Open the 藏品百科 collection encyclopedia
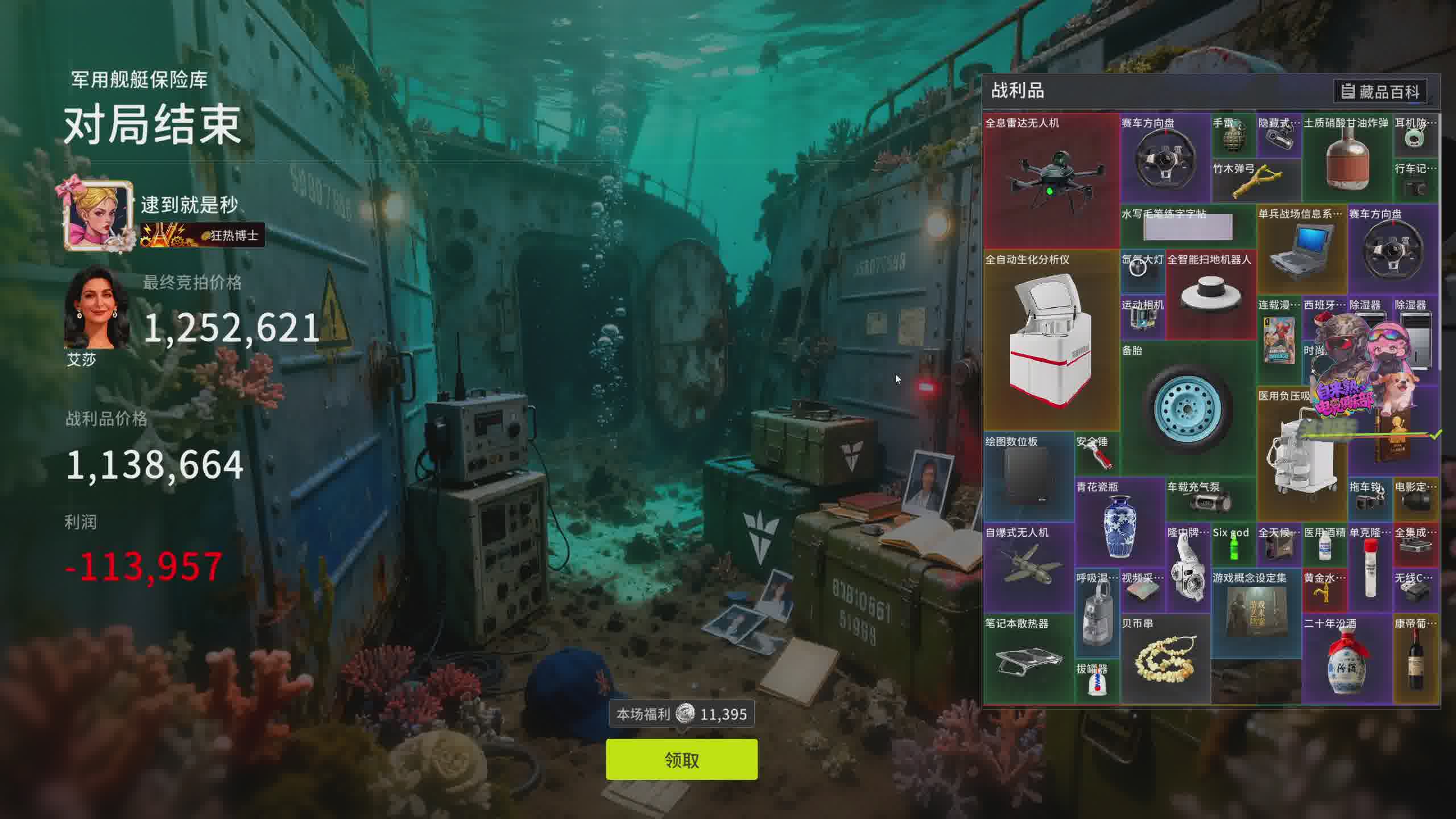Image resolution: width=1456 pixels, height=819 pixels. coord(1380,92)
